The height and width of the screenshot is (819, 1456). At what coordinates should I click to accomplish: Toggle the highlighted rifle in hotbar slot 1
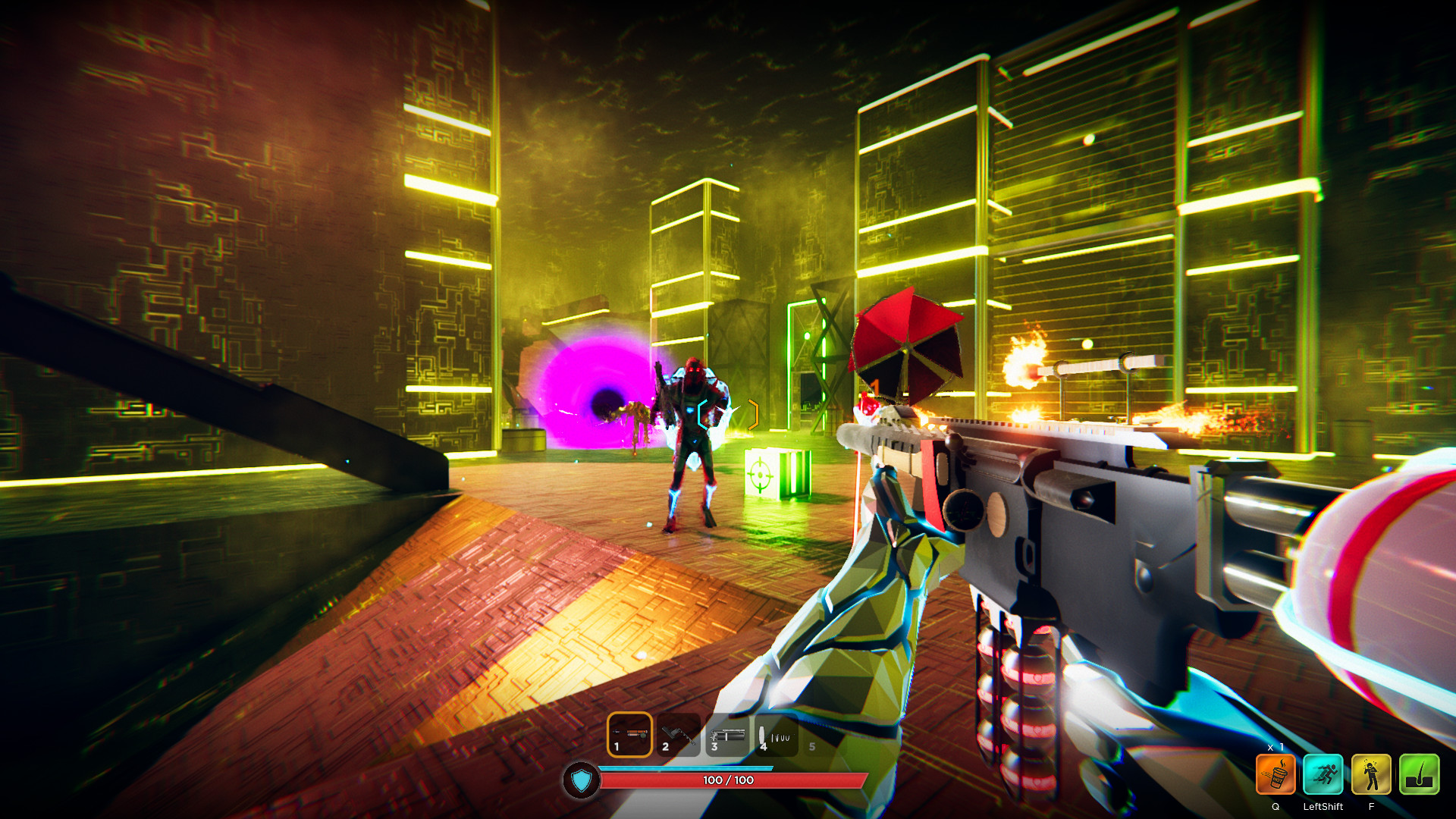click(629, 733)
